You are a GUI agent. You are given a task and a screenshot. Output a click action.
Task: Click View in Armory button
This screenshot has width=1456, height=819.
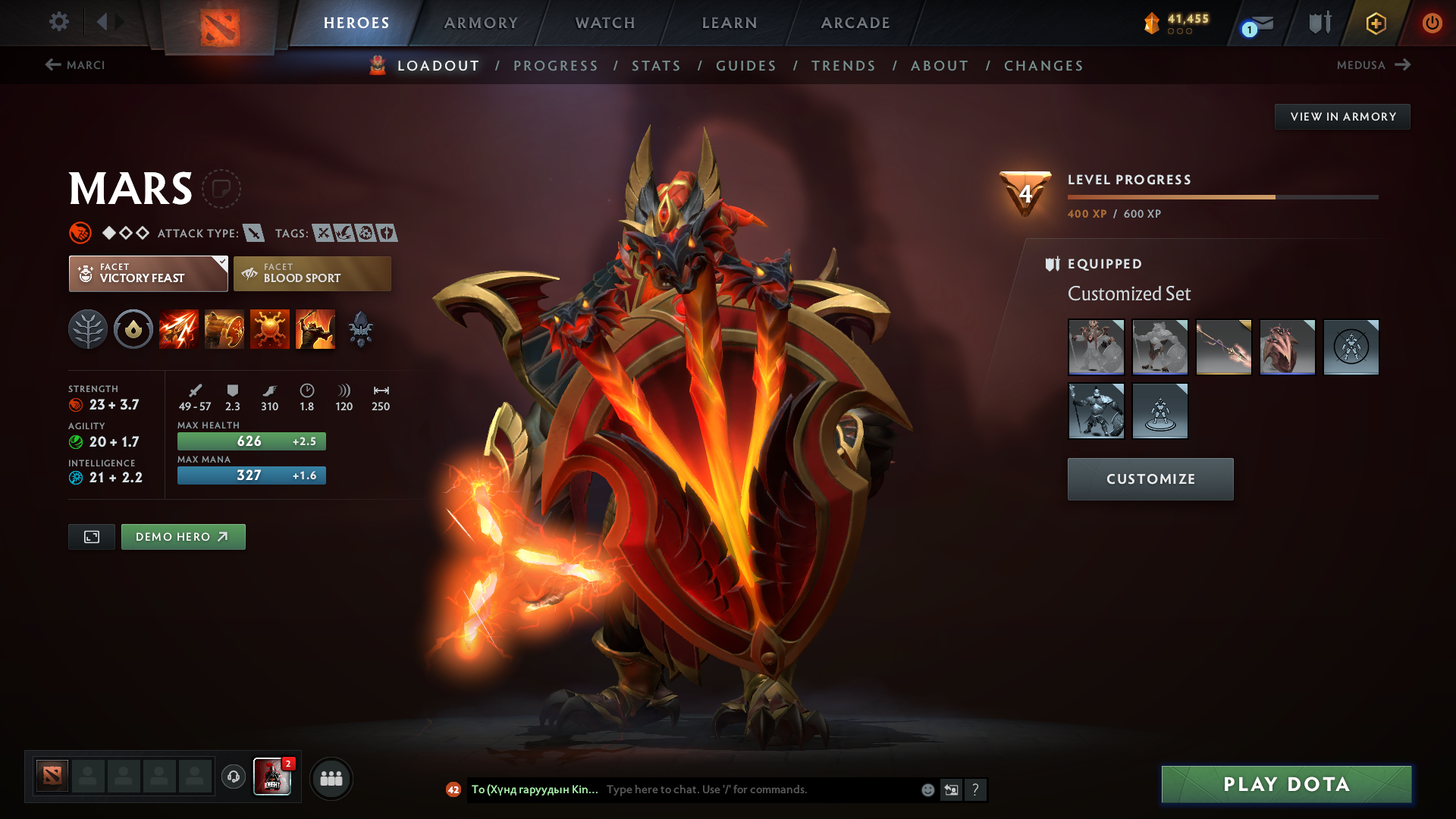click(1342, 117)
